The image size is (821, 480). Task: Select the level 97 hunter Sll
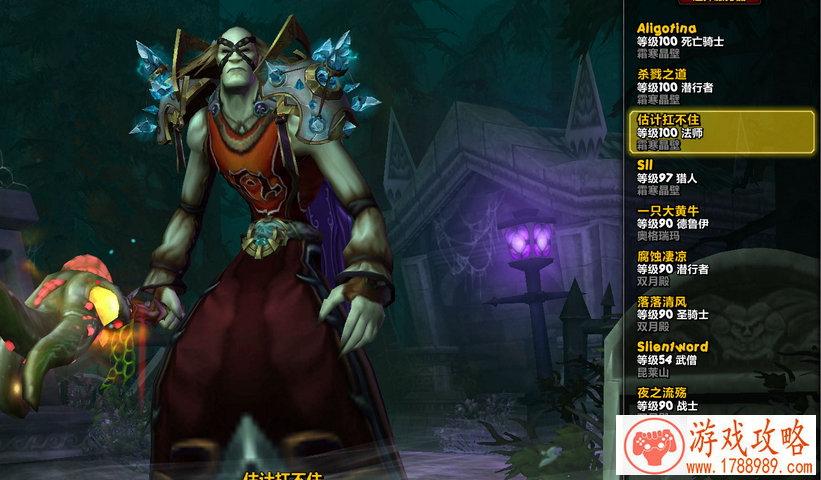(720, 177)
